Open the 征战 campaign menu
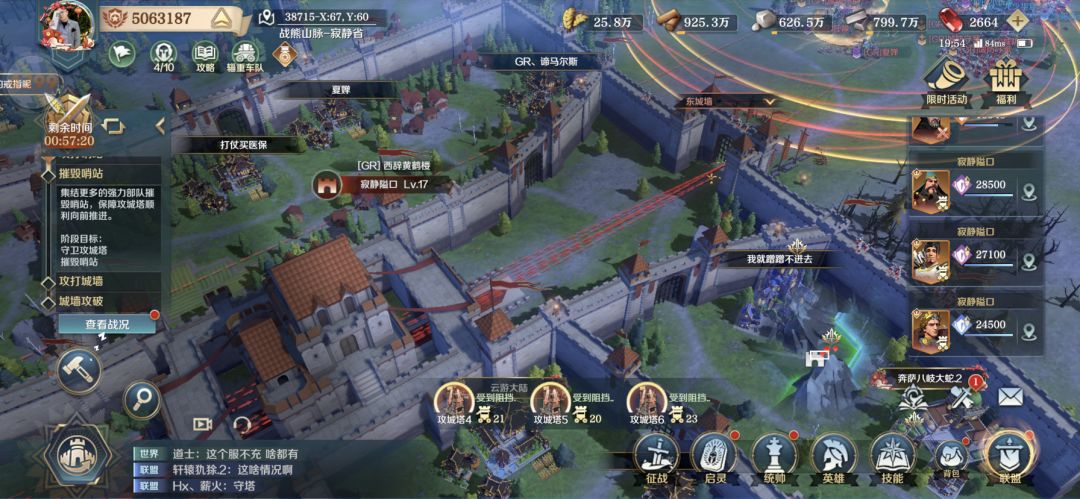The width and height of the screenshot is (1080, 499). point(656,456)
